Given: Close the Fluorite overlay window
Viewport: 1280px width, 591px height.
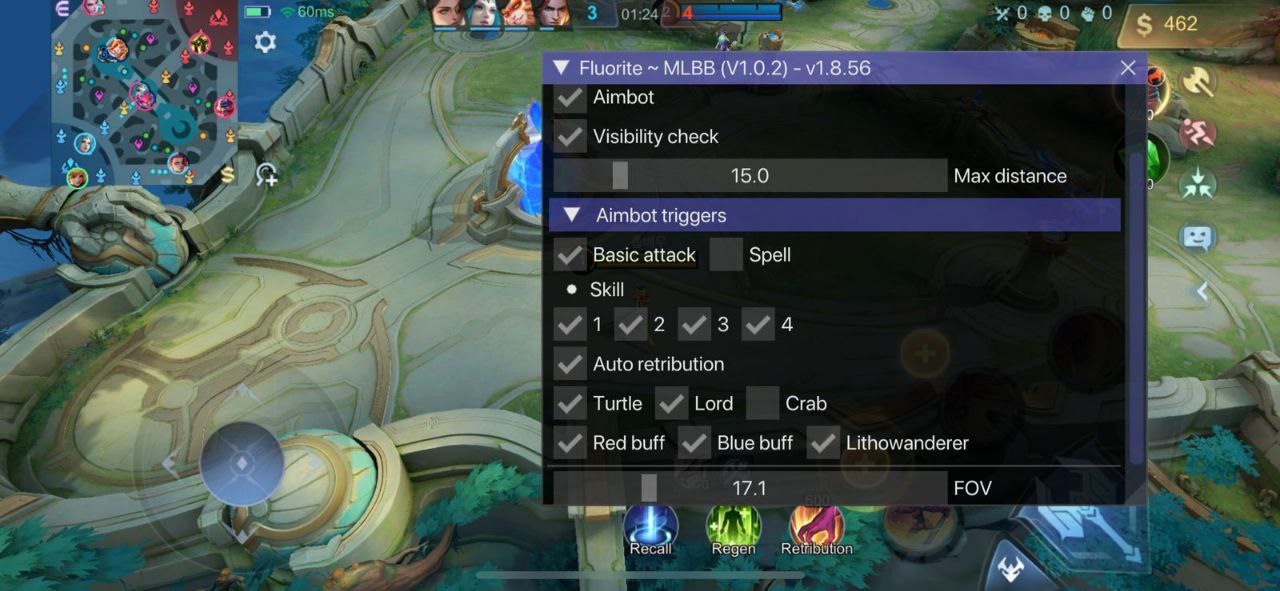Looking at the screenshot, I should 1128,68.
